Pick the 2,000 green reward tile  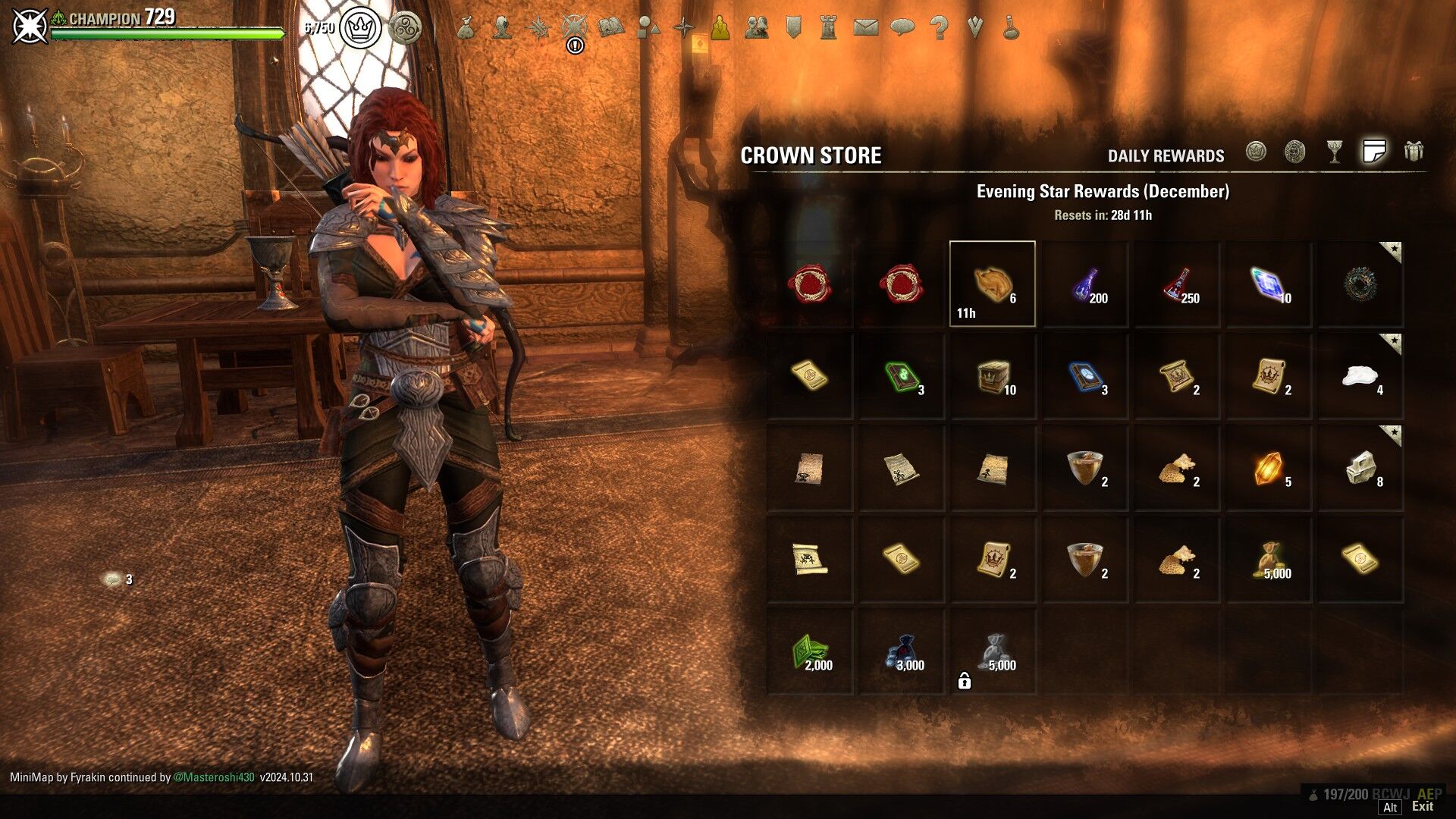click(808, 652)
